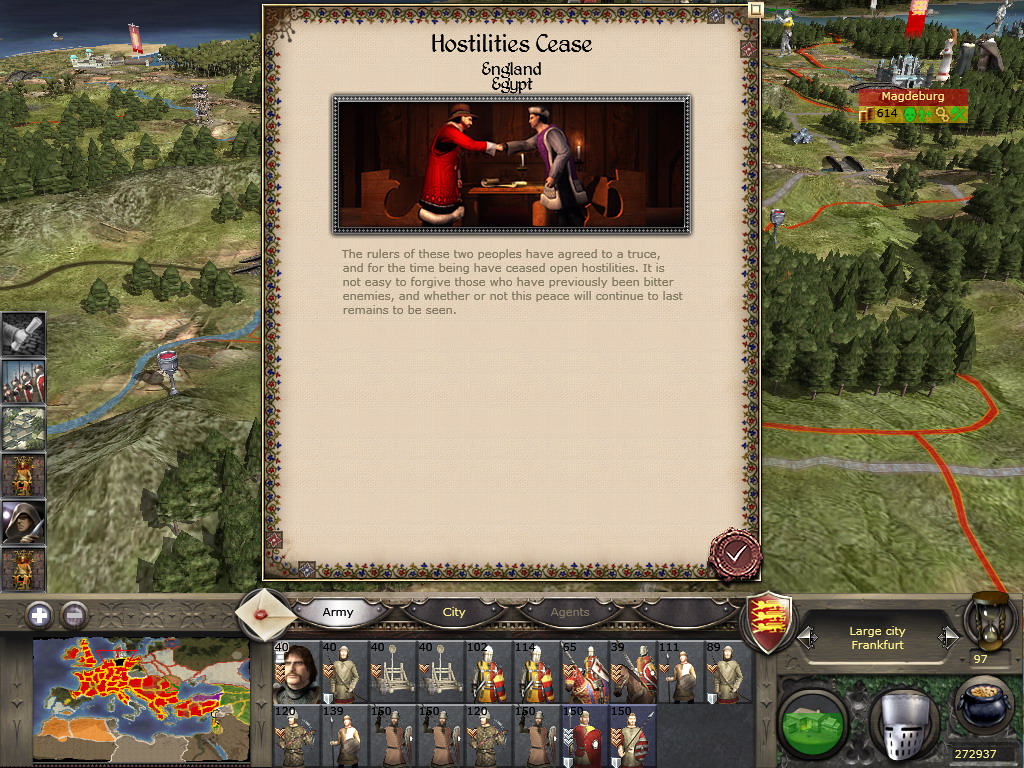Open the scroll-in-hand event message
This screenshot has height=768, width=1024.
coord(23,334)
